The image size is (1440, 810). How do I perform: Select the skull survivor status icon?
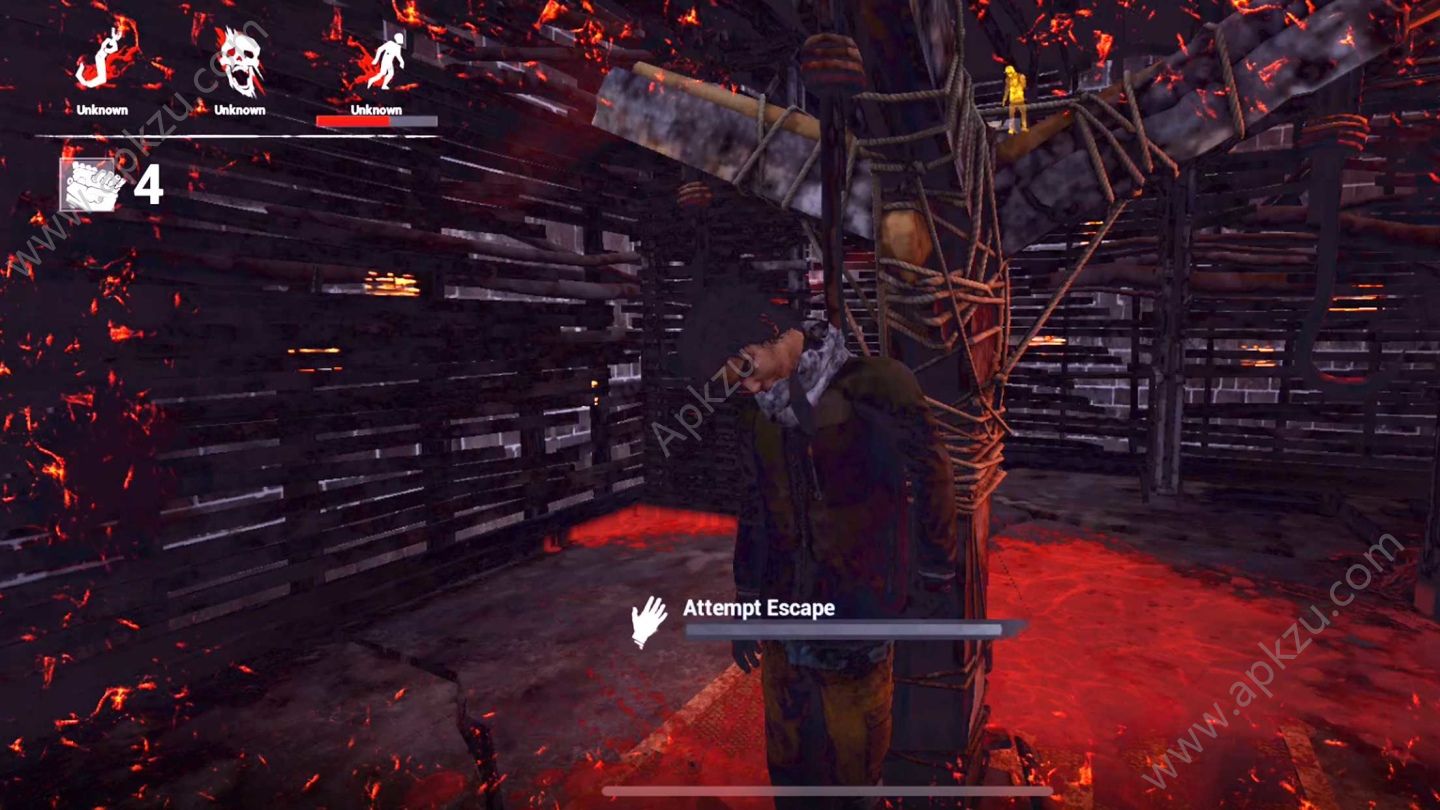[240, 62]
